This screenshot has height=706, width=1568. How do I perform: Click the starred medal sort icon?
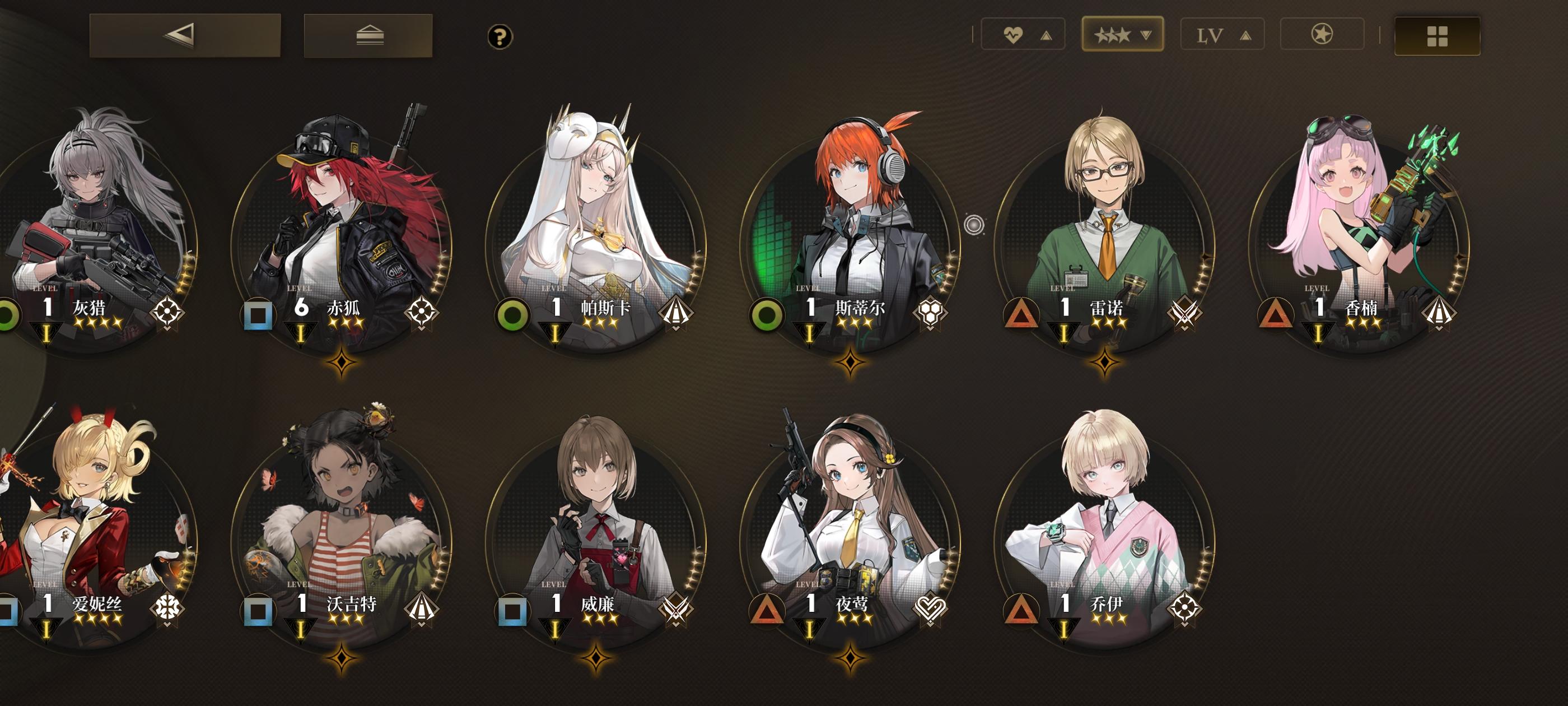[1322, 35]
